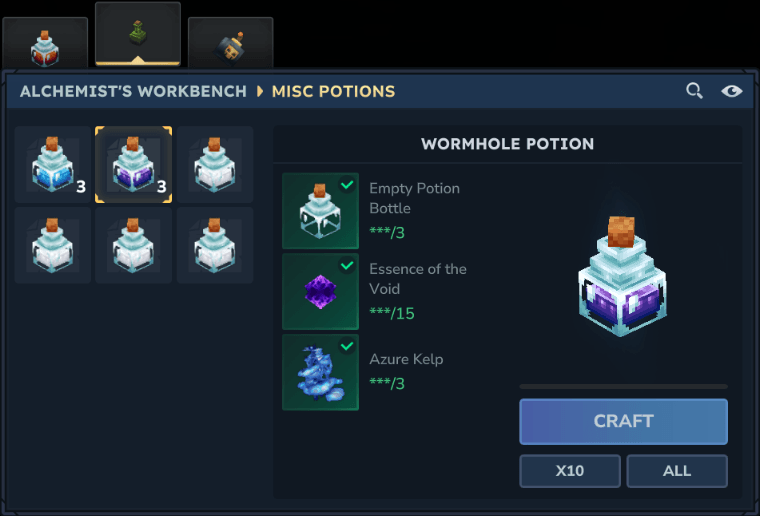The height and width of the screenshot is (516, 760).
Task: Select the purple Wormhole Potion recipe
Action: 133,164
